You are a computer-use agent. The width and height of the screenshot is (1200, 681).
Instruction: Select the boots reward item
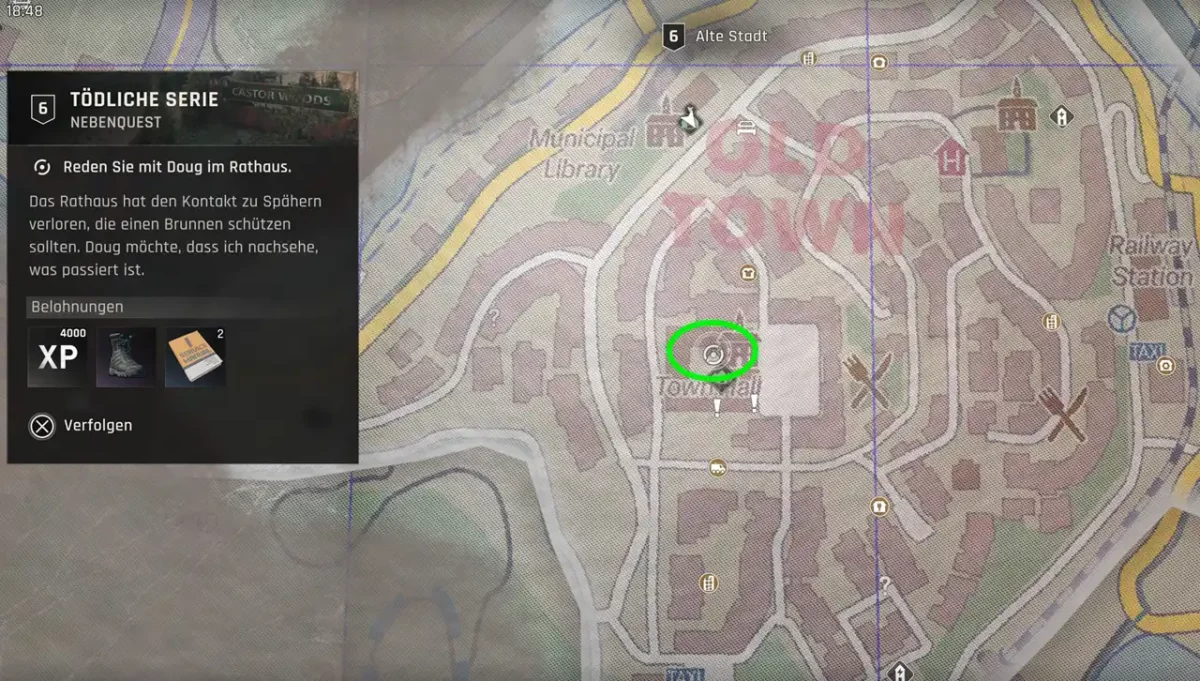[125, 357]
